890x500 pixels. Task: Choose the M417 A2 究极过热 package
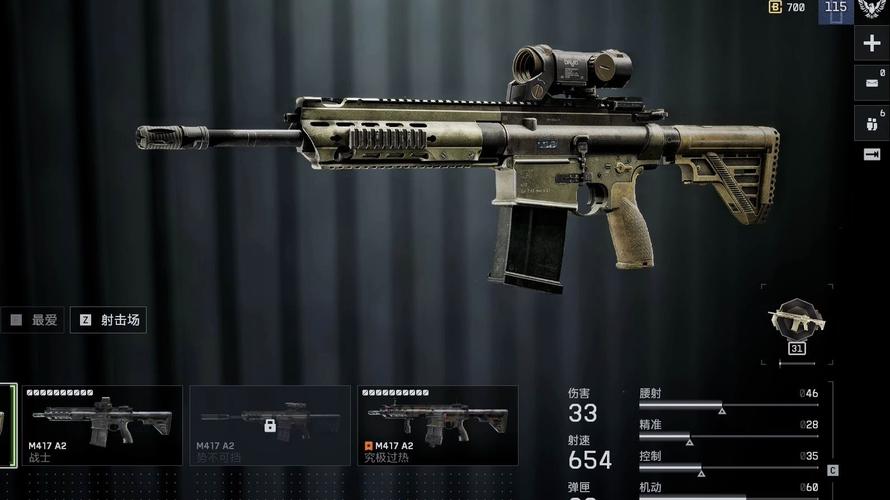438,427
